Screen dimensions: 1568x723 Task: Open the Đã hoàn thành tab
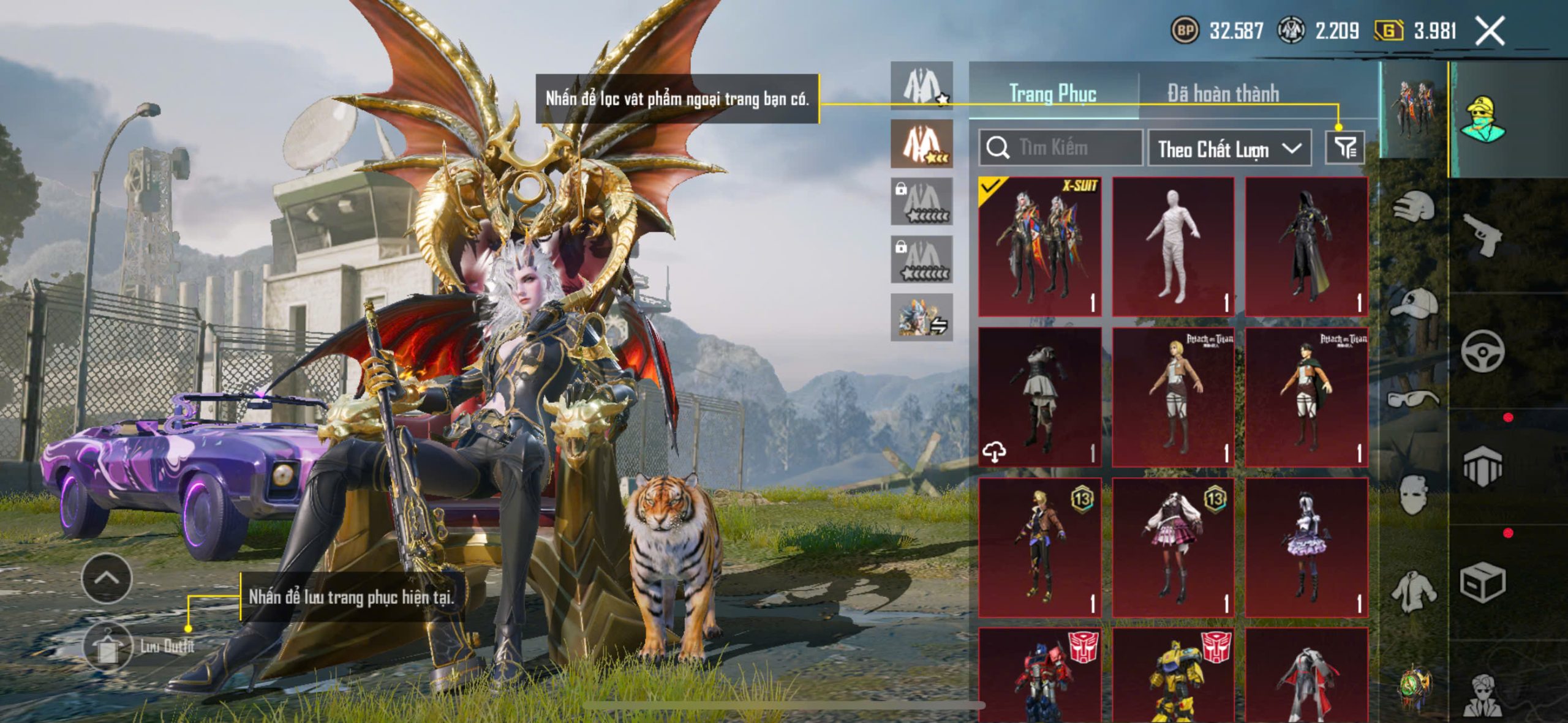(1223, 94)
